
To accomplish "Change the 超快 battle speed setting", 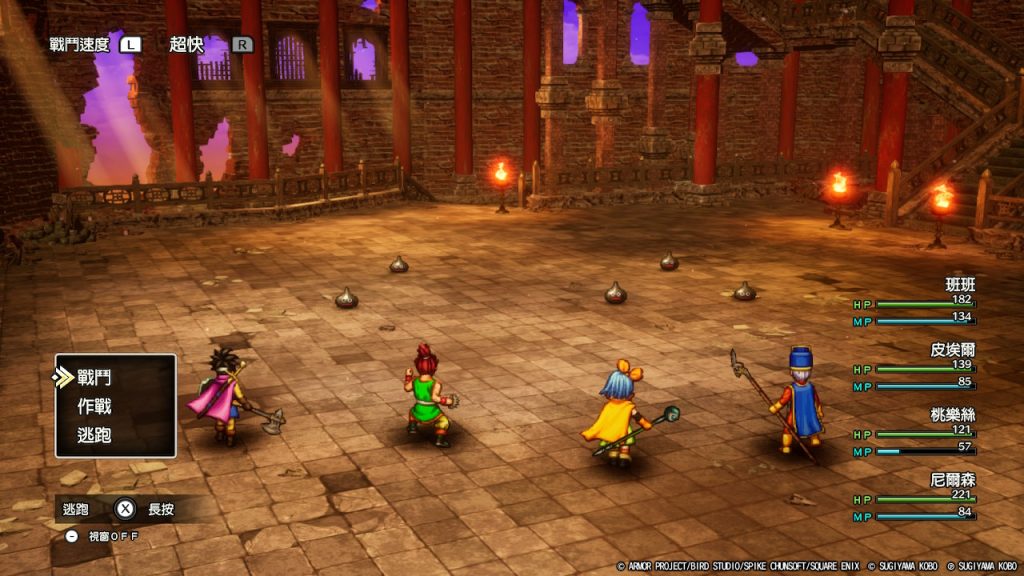I will pyautogui.click(x=187, y=44).
